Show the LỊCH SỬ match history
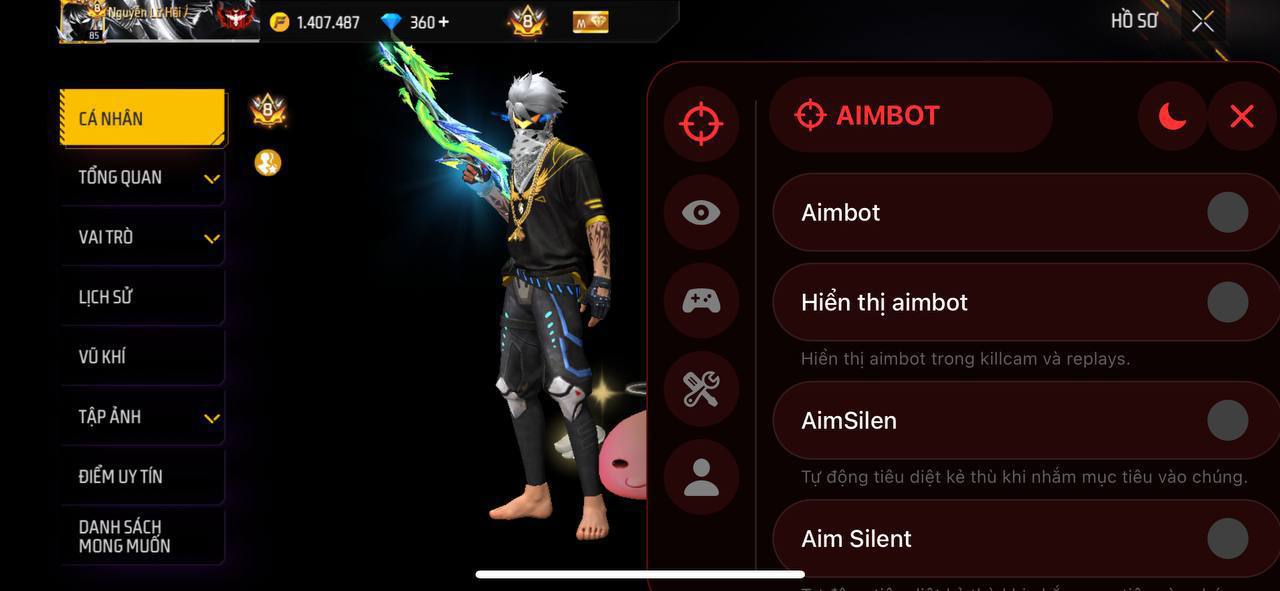 [141, 297]
